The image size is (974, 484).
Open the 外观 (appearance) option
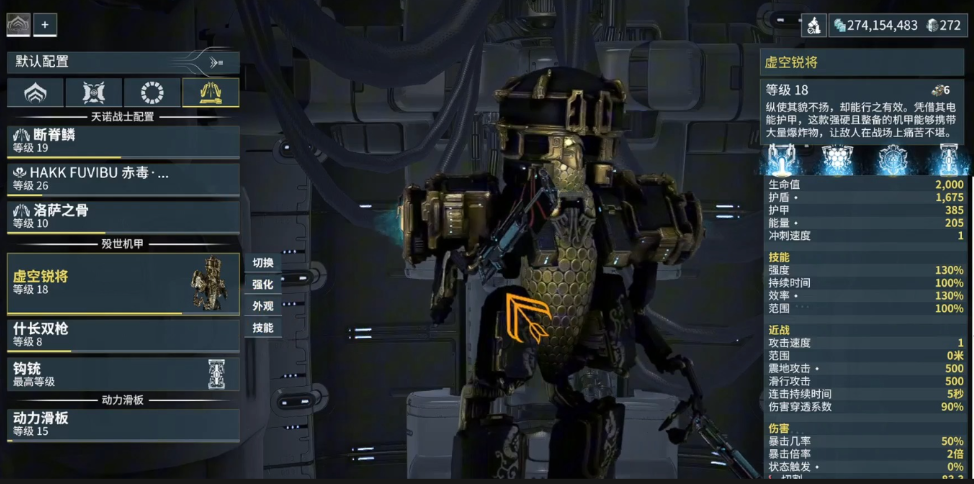(262, 306)
